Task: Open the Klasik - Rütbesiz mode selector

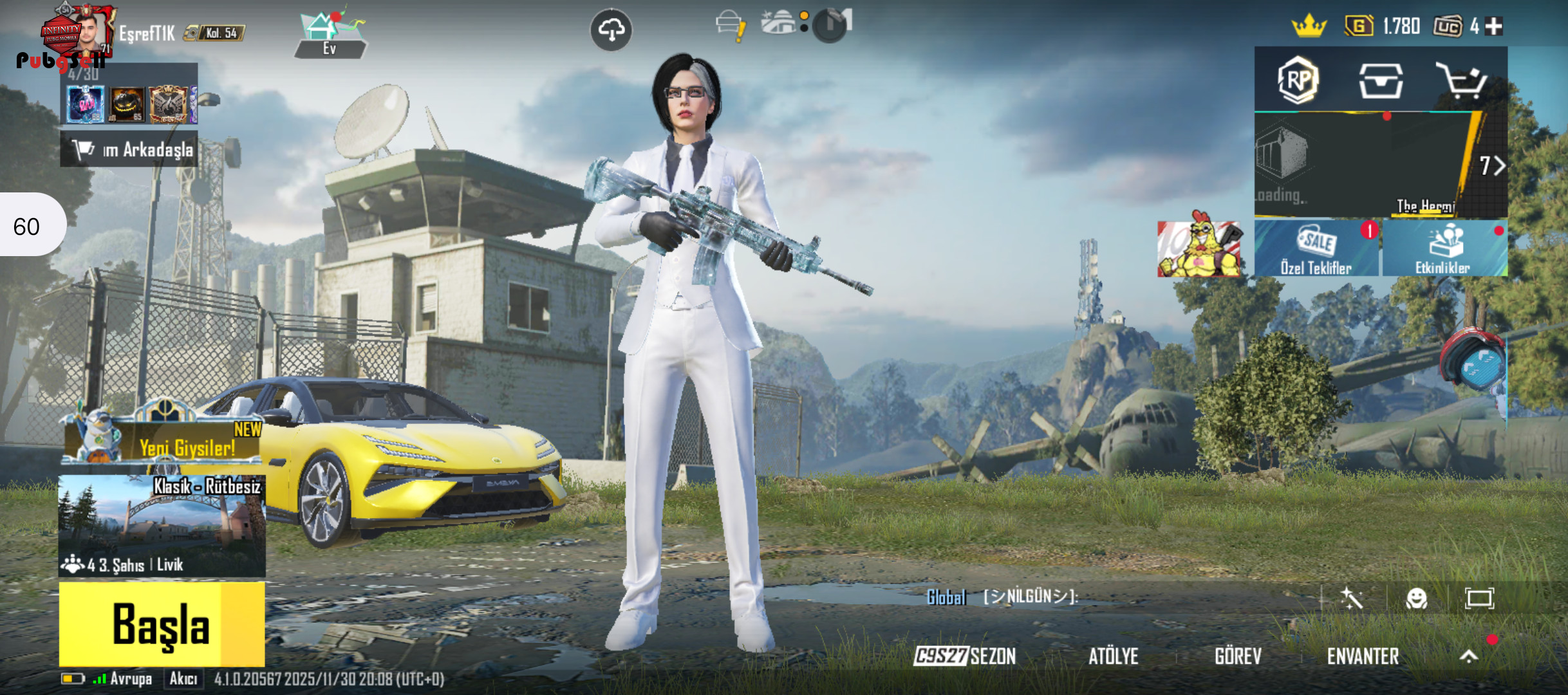Action: point(162,525)
